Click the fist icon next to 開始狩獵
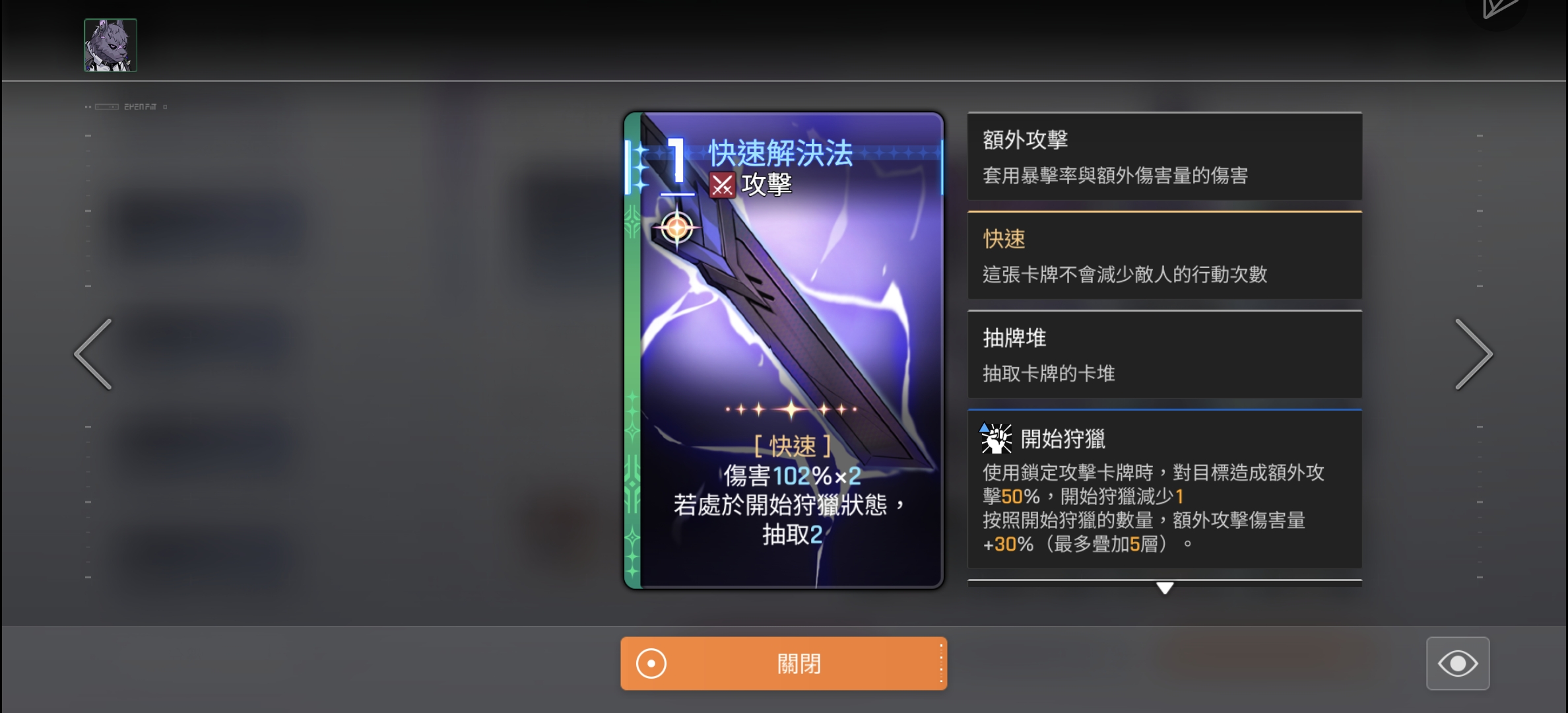1568x713 pixels. 995,441
